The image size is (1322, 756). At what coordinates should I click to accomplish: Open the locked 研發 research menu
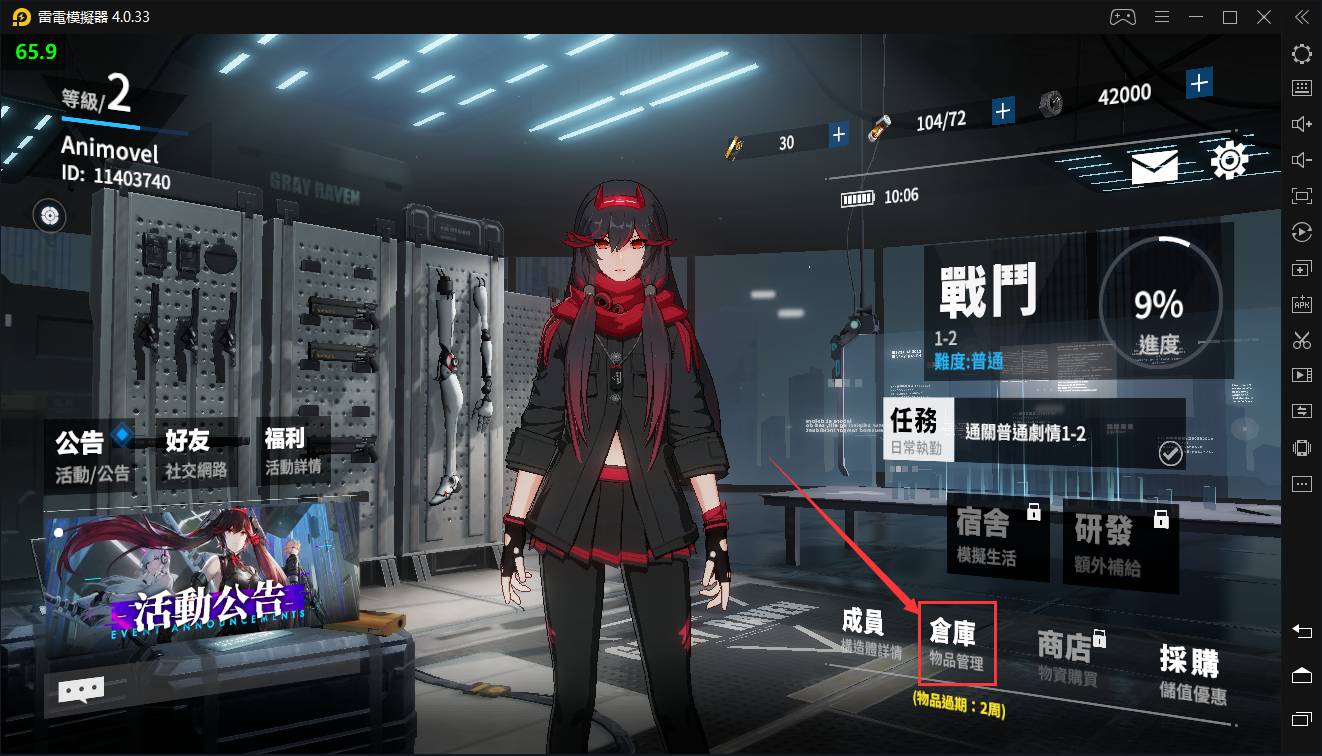pyautogui.click(x=1113, y=541)
